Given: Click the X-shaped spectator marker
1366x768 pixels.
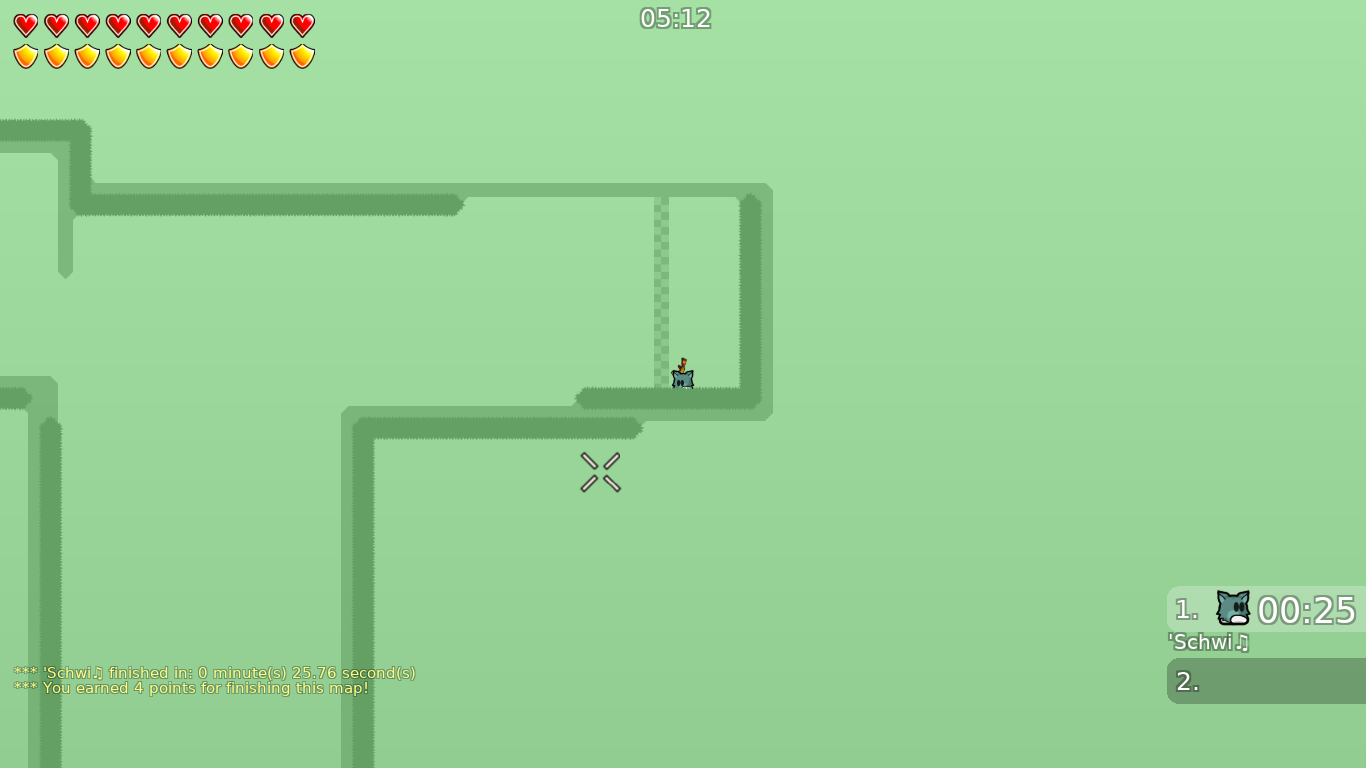Looking at the screenshot, I should (x=600, y=472).
